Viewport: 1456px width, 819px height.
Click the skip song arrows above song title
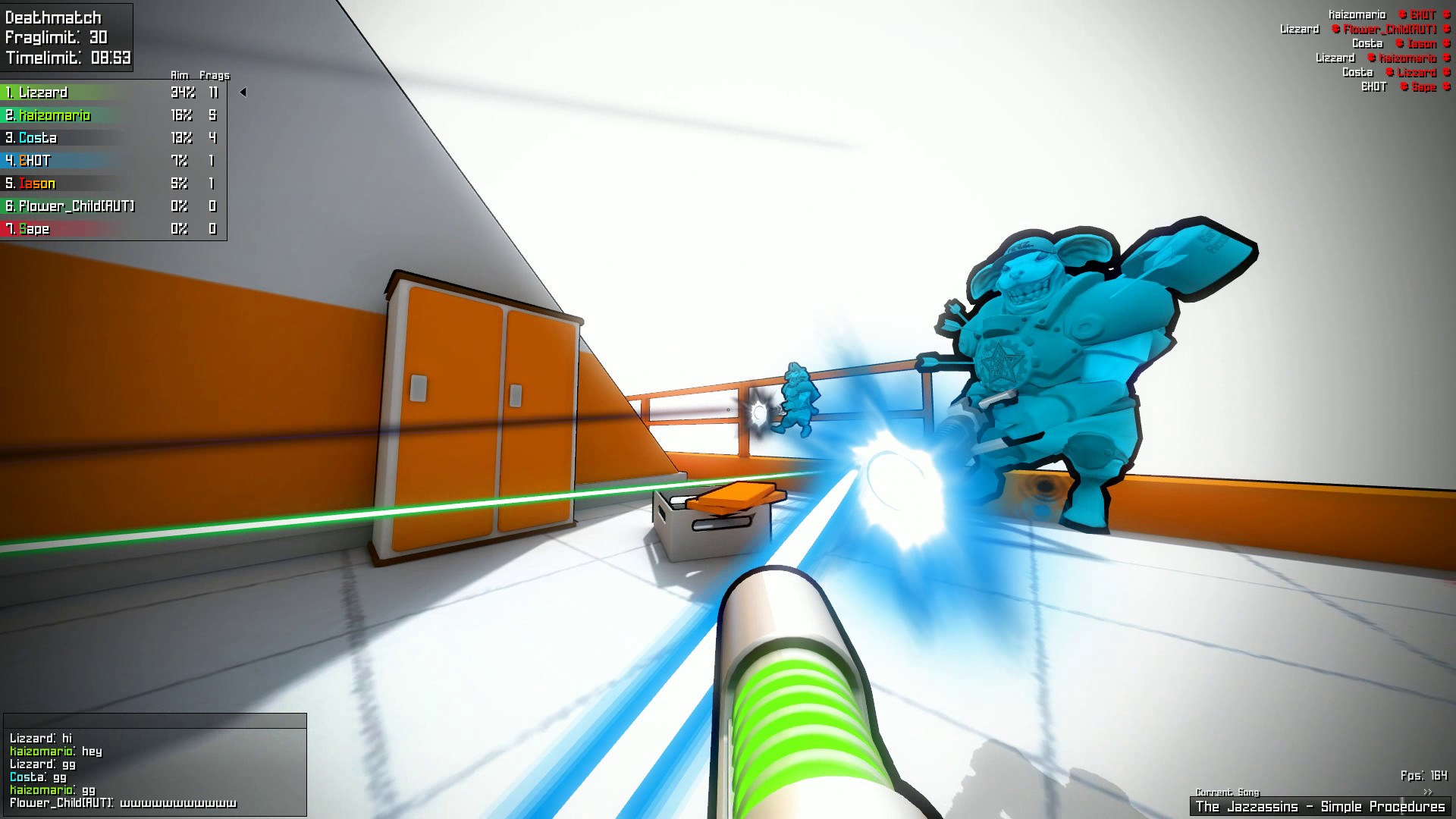click(x=1428, y=792)
